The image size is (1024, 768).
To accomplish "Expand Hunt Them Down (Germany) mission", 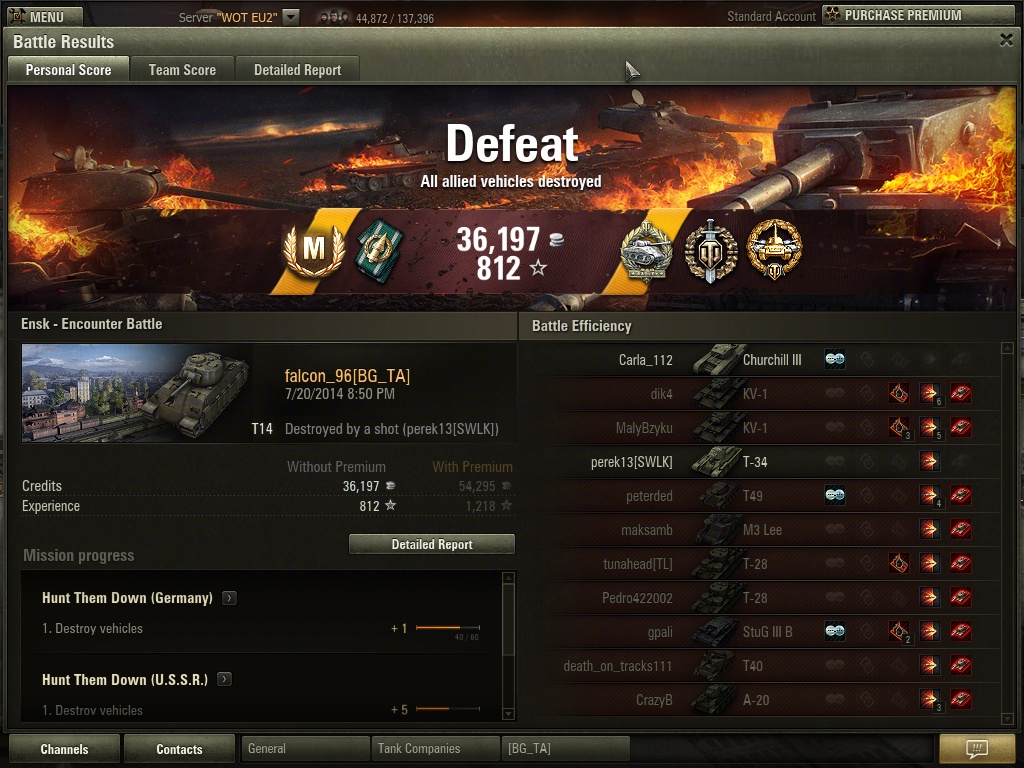I will [229, 598].
